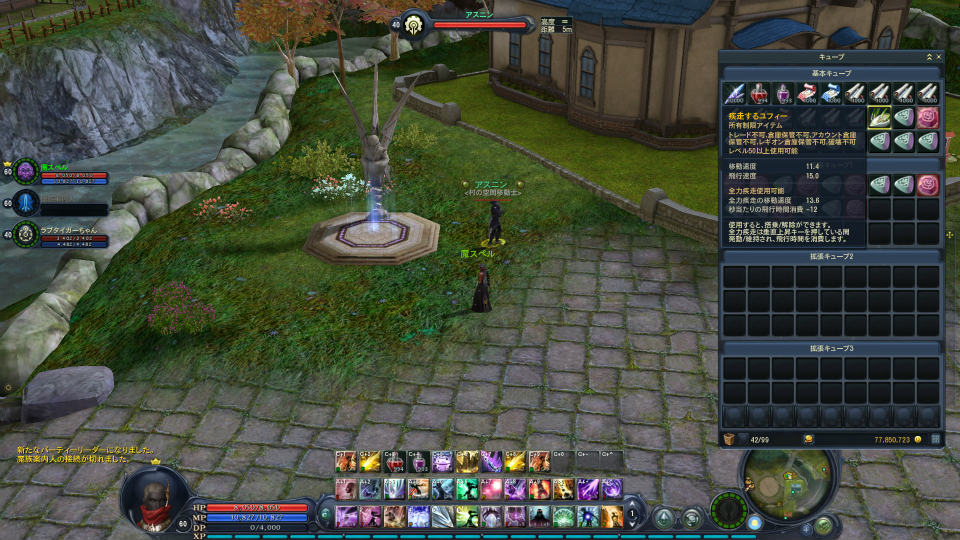960x540 pixels.
Task: Open the brown box icon in cube footer
Action: point(729,439)
